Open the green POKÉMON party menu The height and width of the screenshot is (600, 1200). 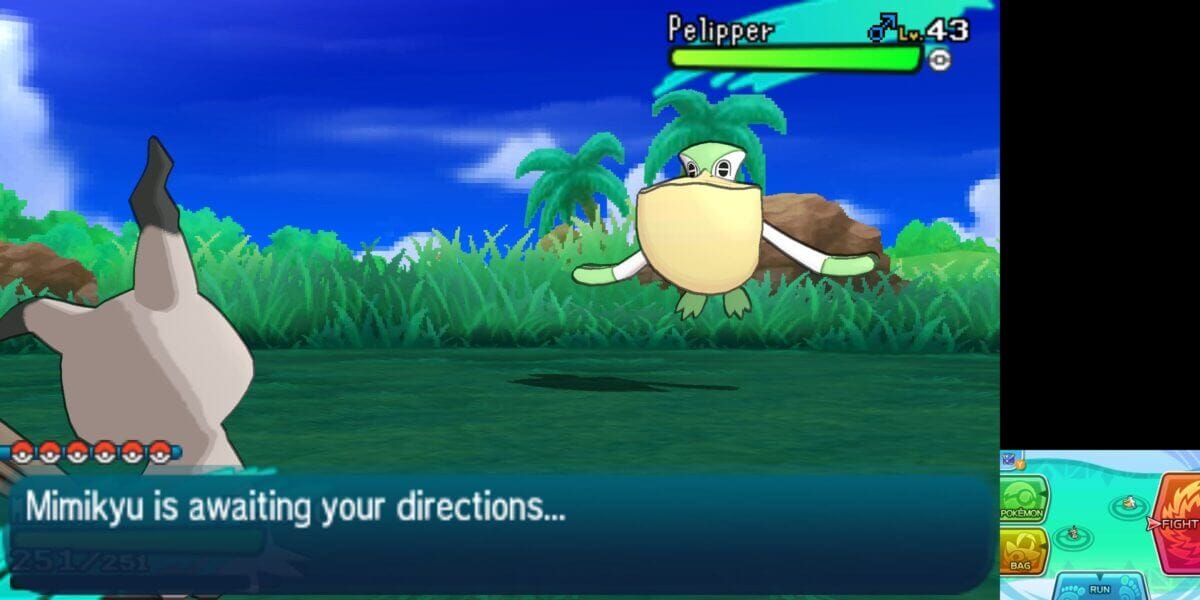[x=1022, y=499]
